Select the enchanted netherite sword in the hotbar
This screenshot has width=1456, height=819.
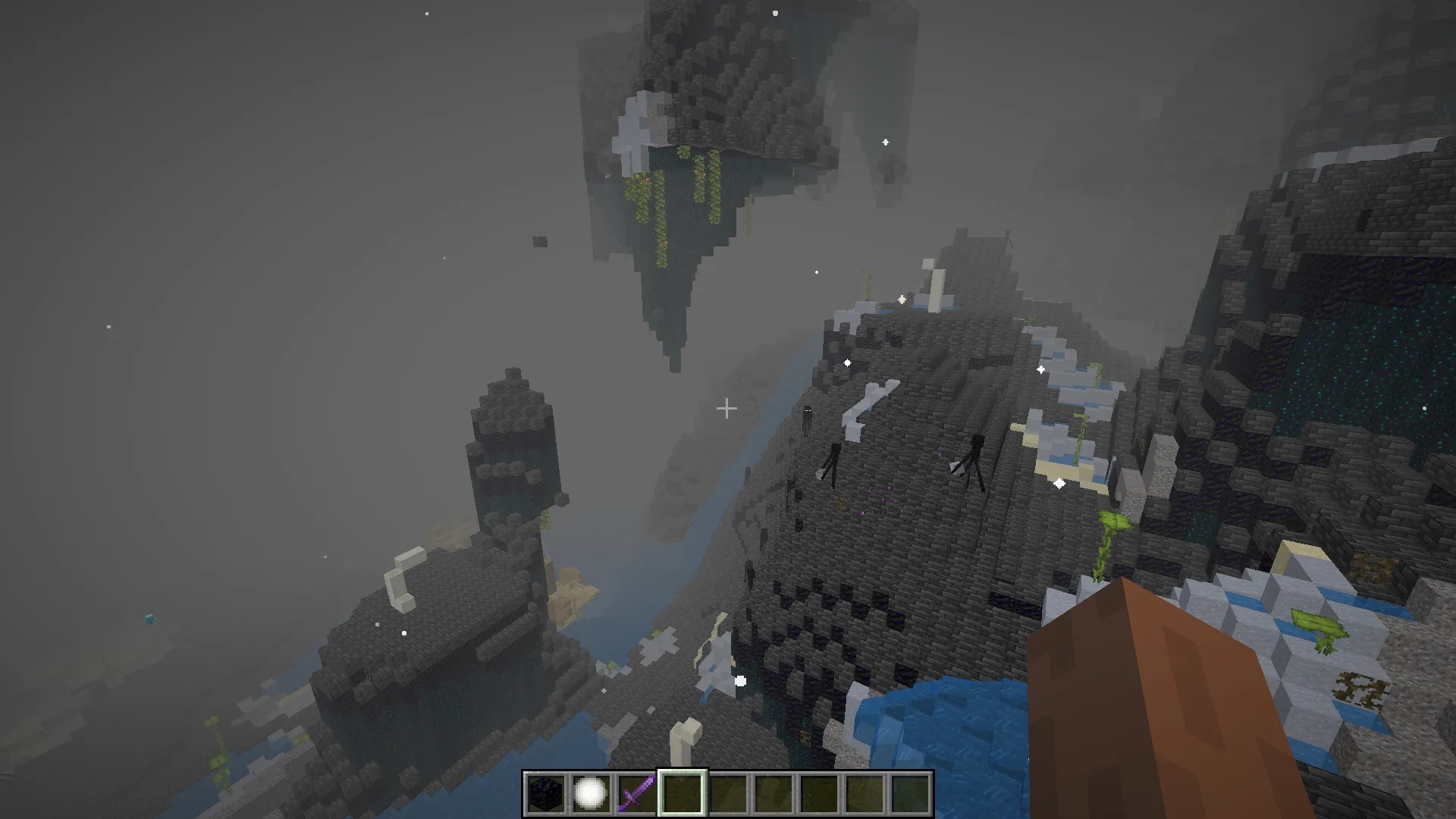(x=635, y=792)
